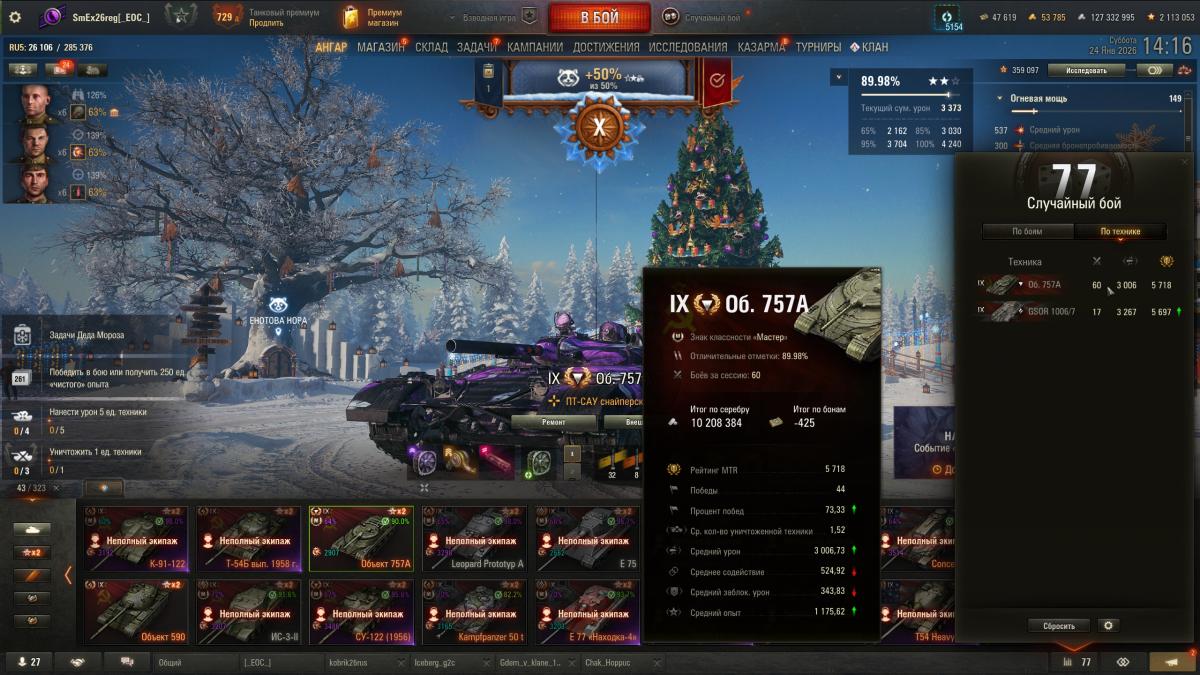Open the ДОСТИЖЕНИЯ page
Screen dimensions: 1200x675
pyautogui.click(x=606, y=47)
